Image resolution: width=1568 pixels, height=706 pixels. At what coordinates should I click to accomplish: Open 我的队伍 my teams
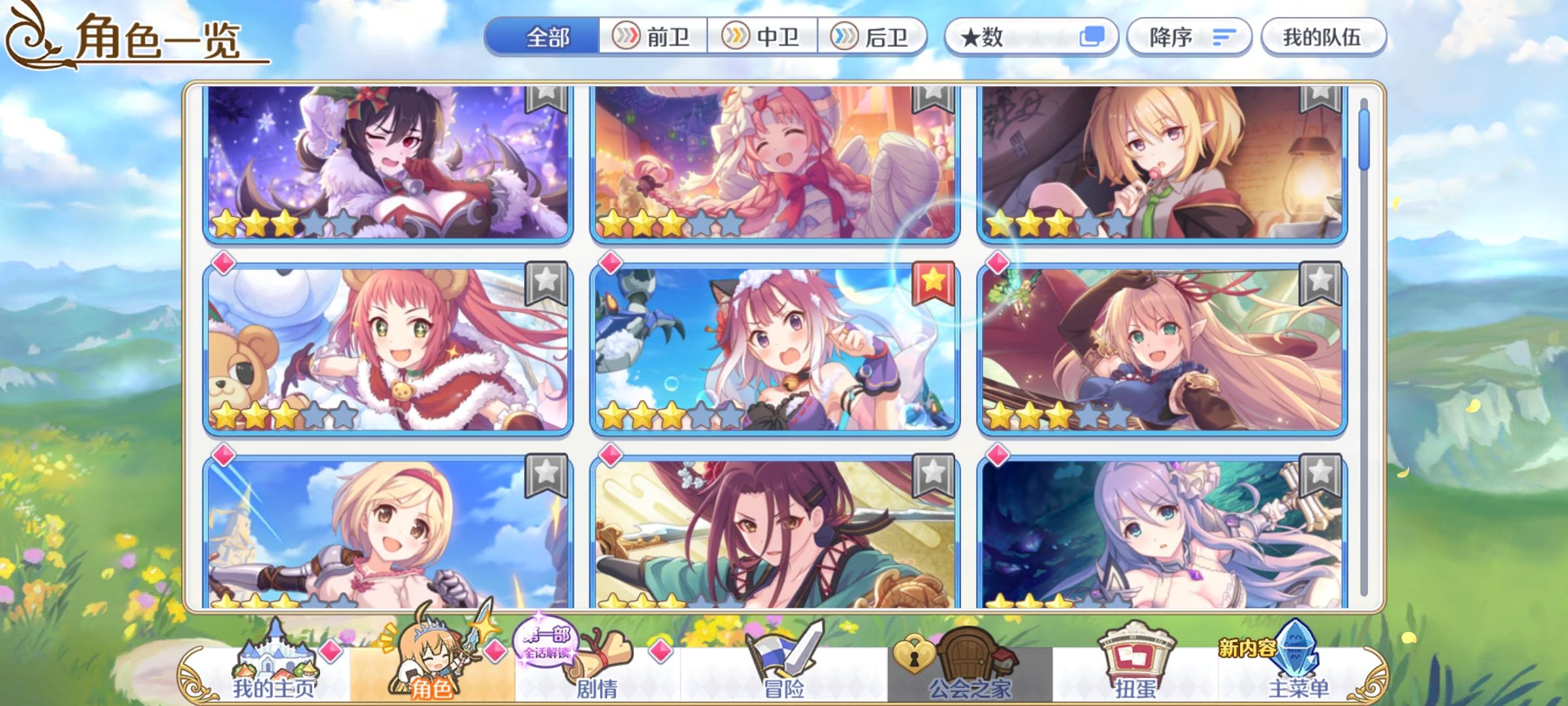(1323, 37)
